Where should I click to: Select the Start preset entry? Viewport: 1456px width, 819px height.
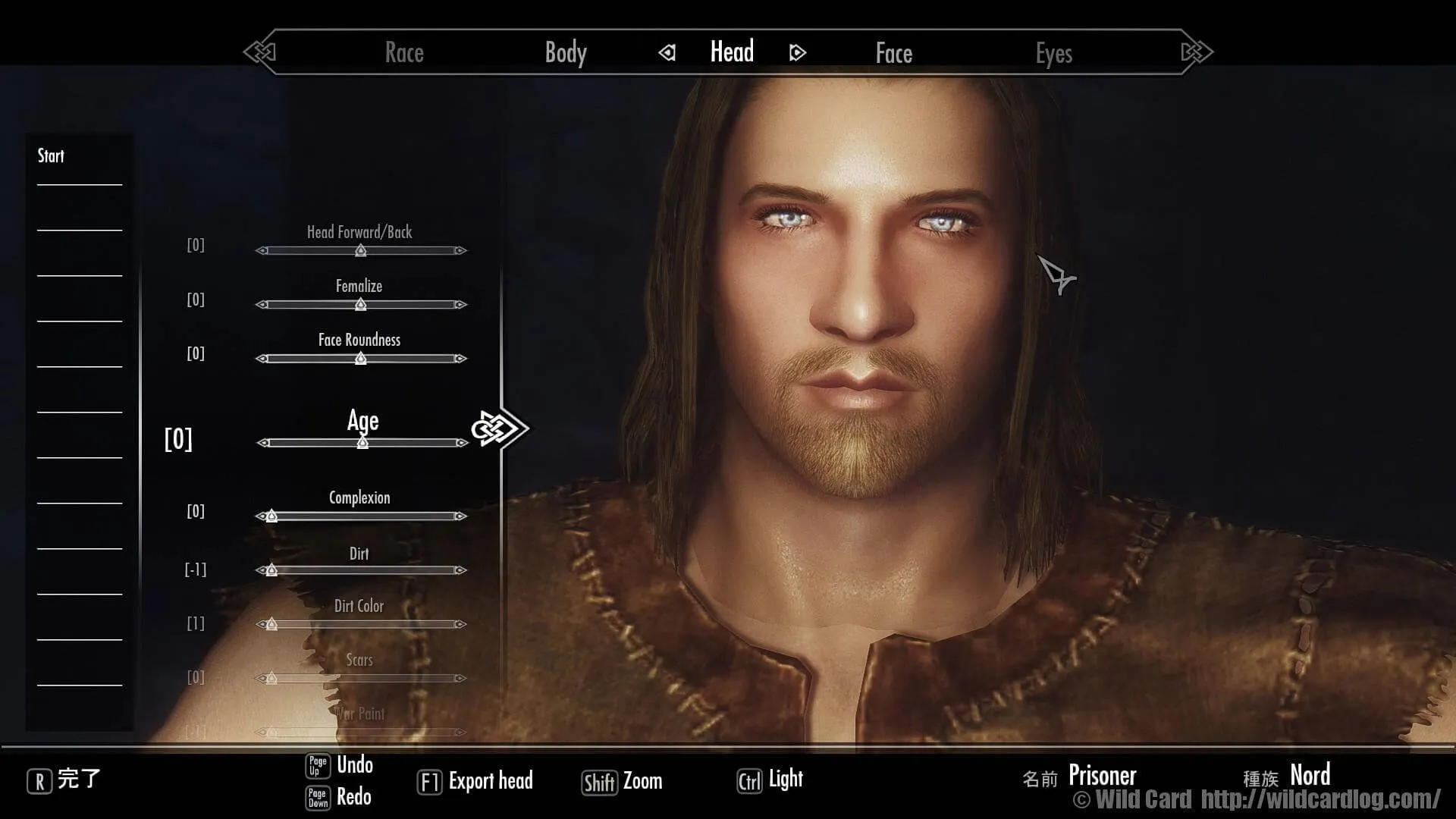pyautogui.click(x=52, y=156)
